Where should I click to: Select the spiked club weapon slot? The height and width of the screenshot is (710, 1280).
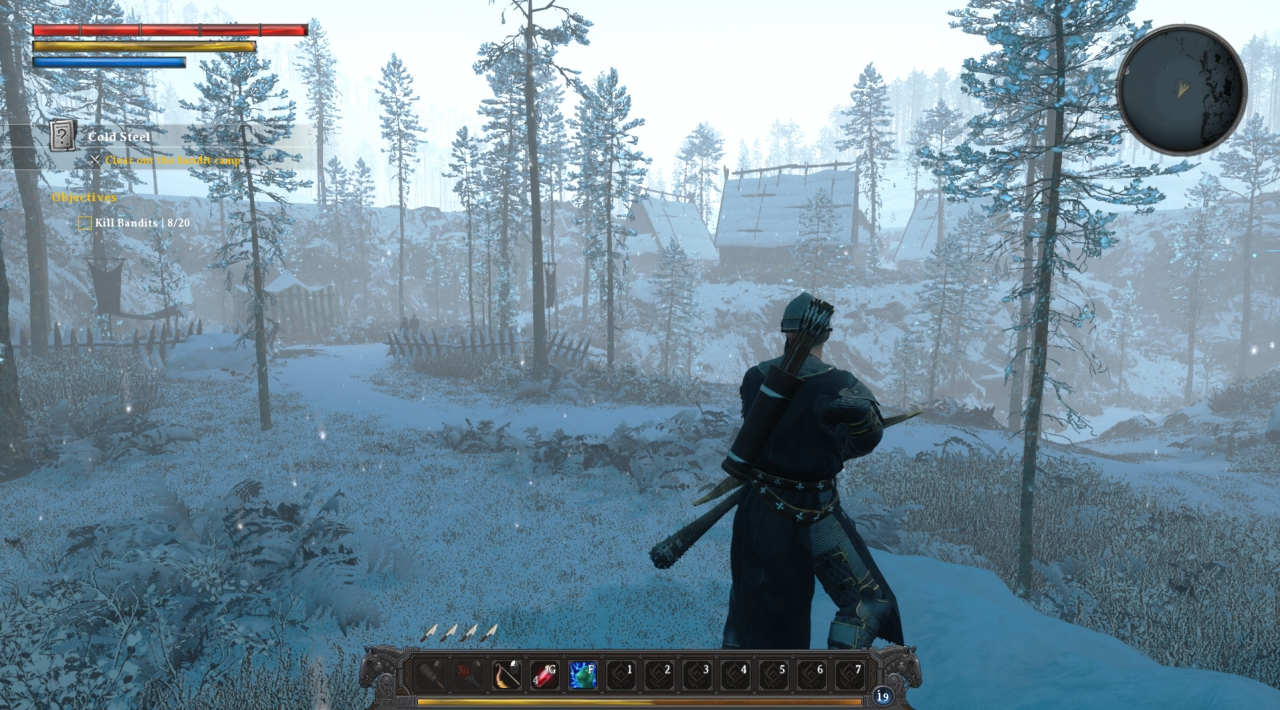[431, 675]
